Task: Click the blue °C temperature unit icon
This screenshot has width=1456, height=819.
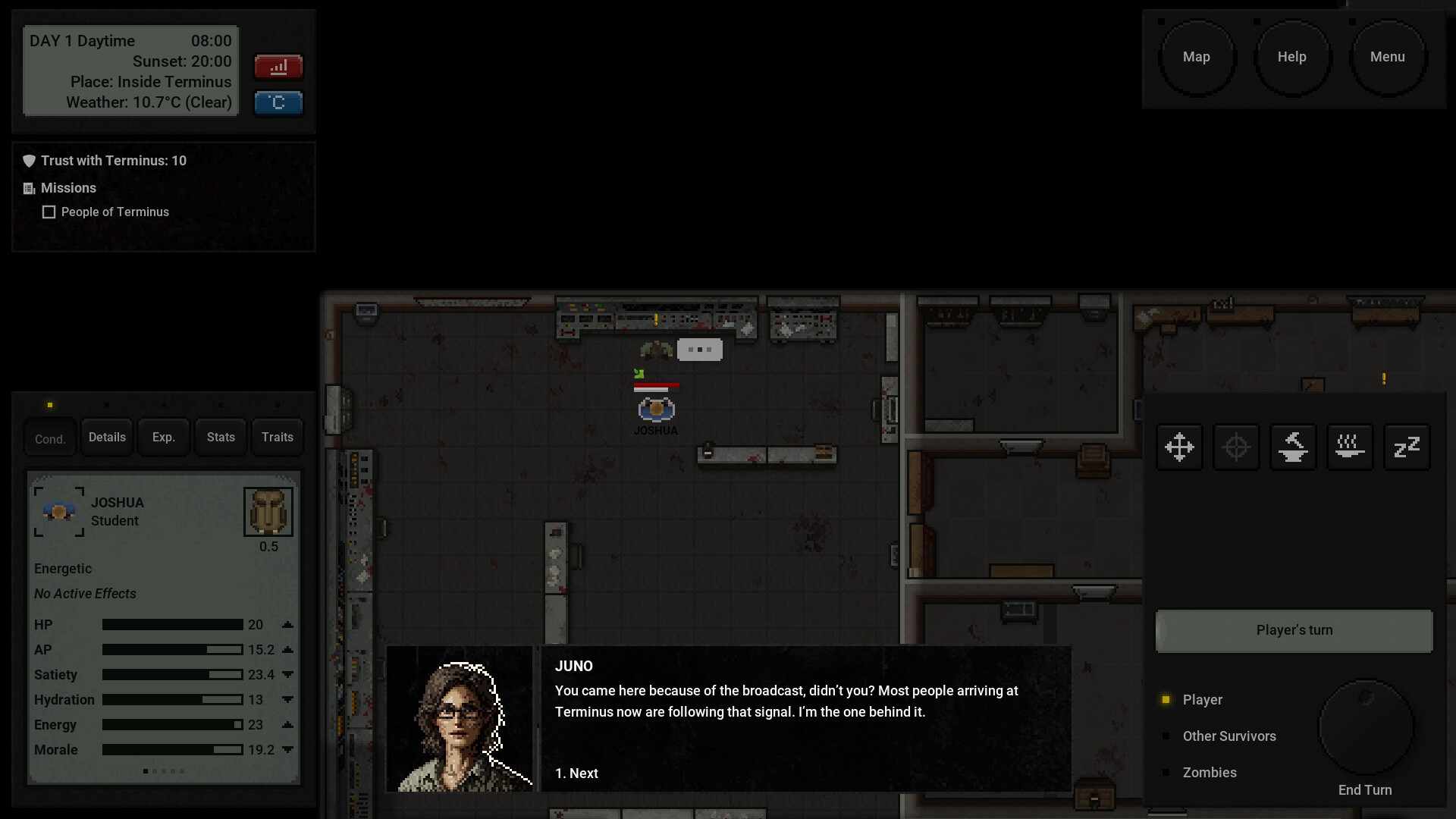Action: tap(278, 103)
